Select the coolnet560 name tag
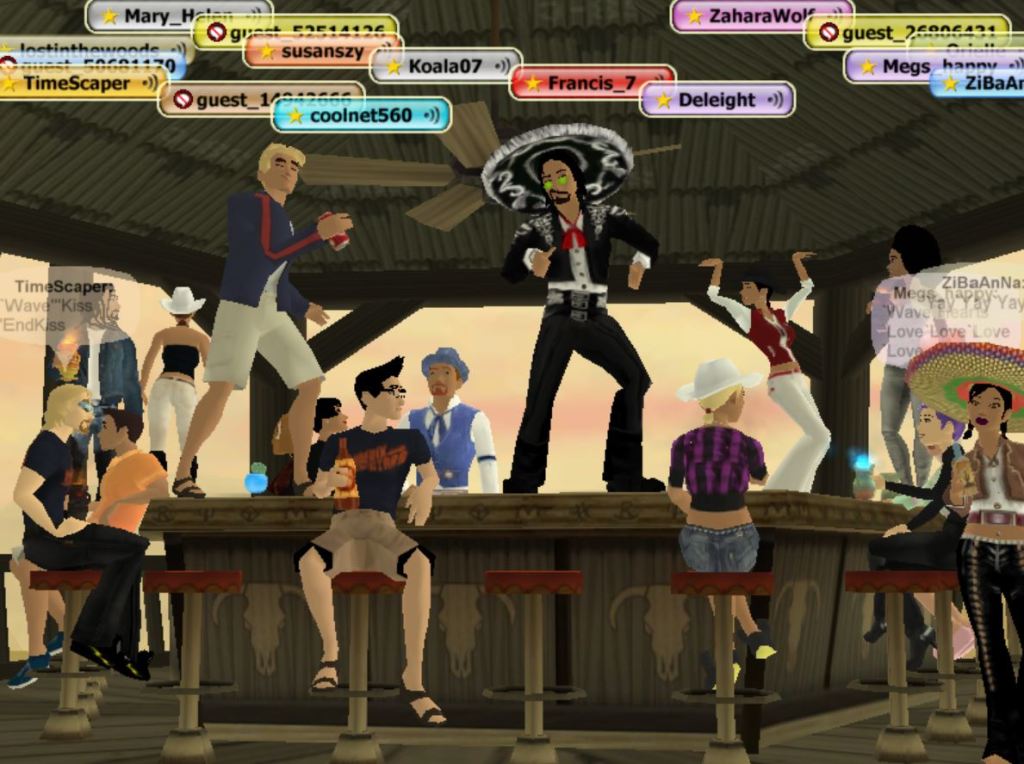Viewport: 1024px width, 764px height. tap(360, 115)
